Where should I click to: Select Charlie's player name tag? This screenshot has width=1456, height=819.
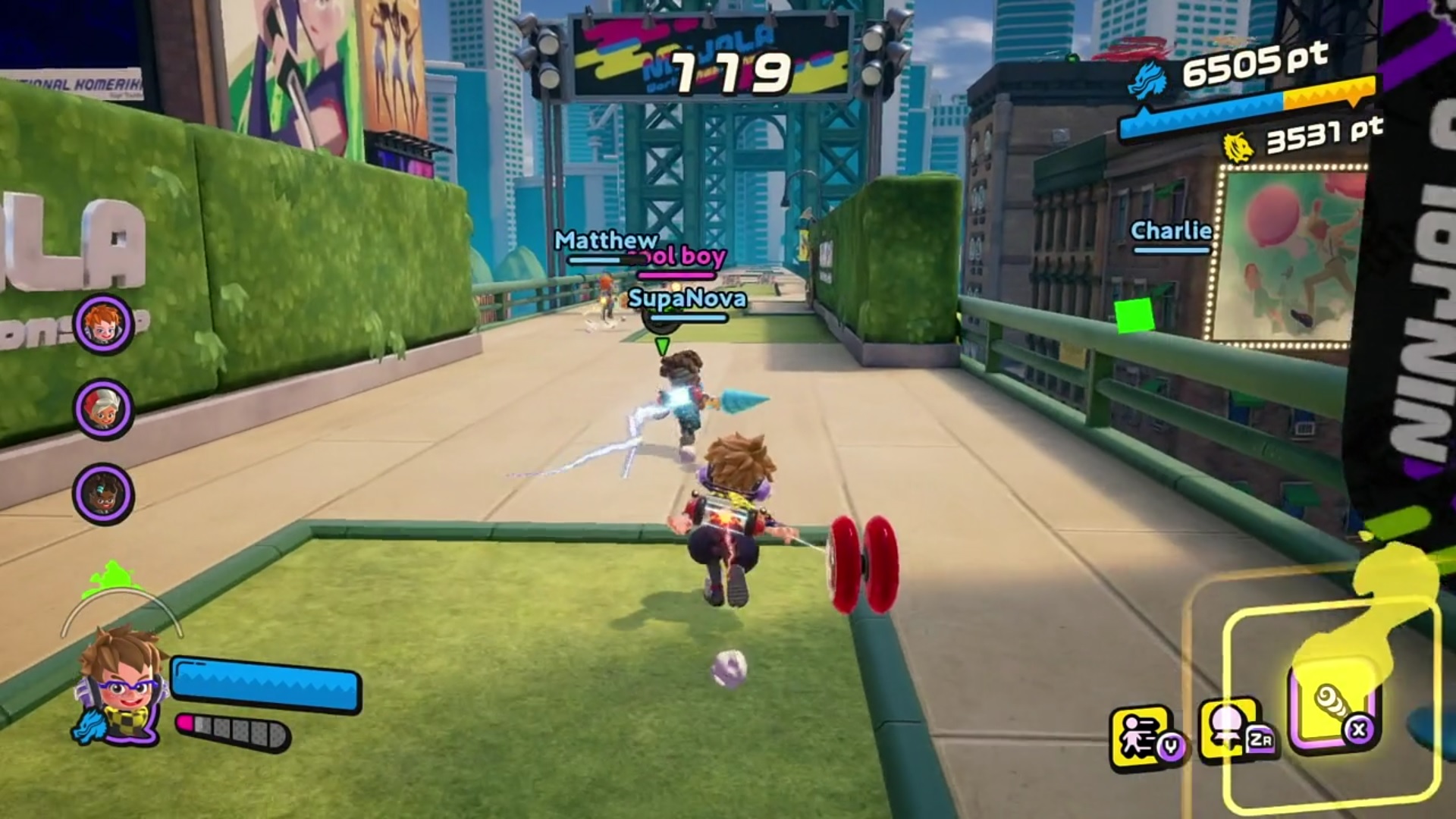pyautogui.click(x=1171, y=231)
